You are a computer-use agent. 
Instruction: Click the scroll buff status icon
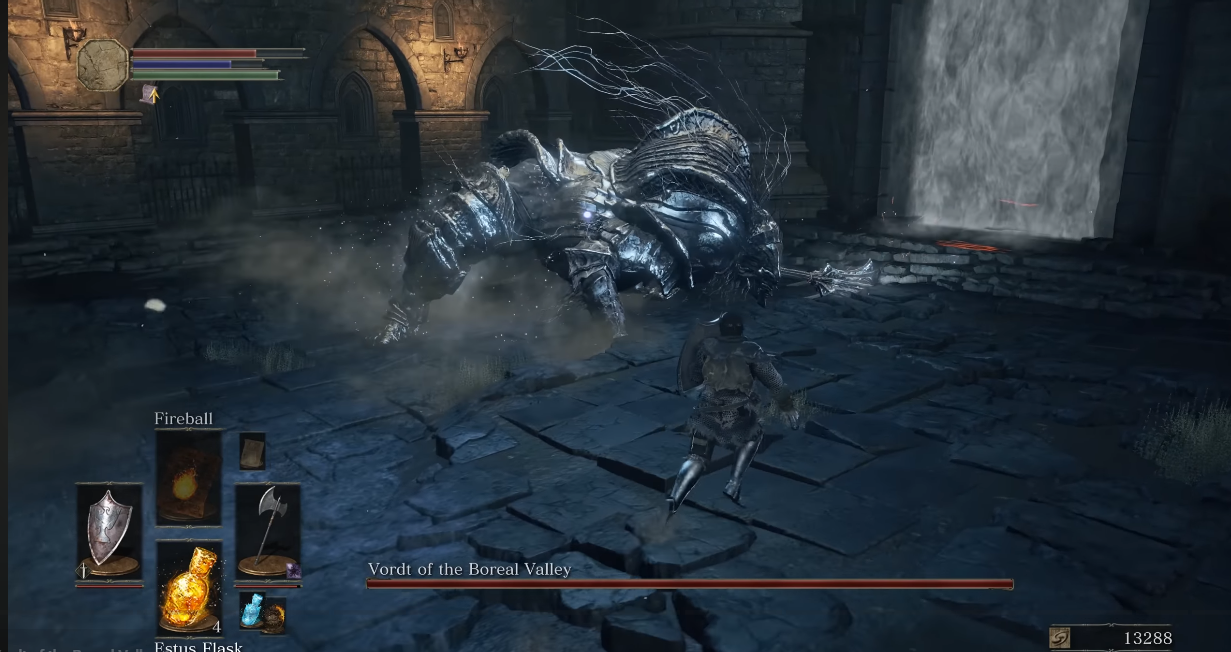pyautogui.click(x=149, y=94)
